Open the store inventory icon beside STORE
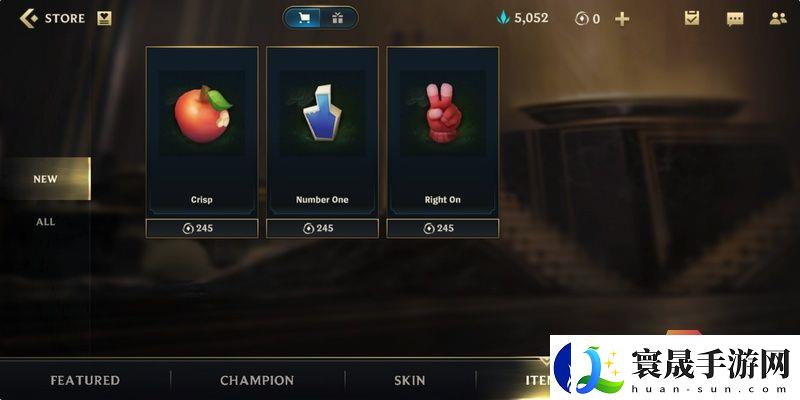This screenshot has width=800, height=400. pos(105,18)
